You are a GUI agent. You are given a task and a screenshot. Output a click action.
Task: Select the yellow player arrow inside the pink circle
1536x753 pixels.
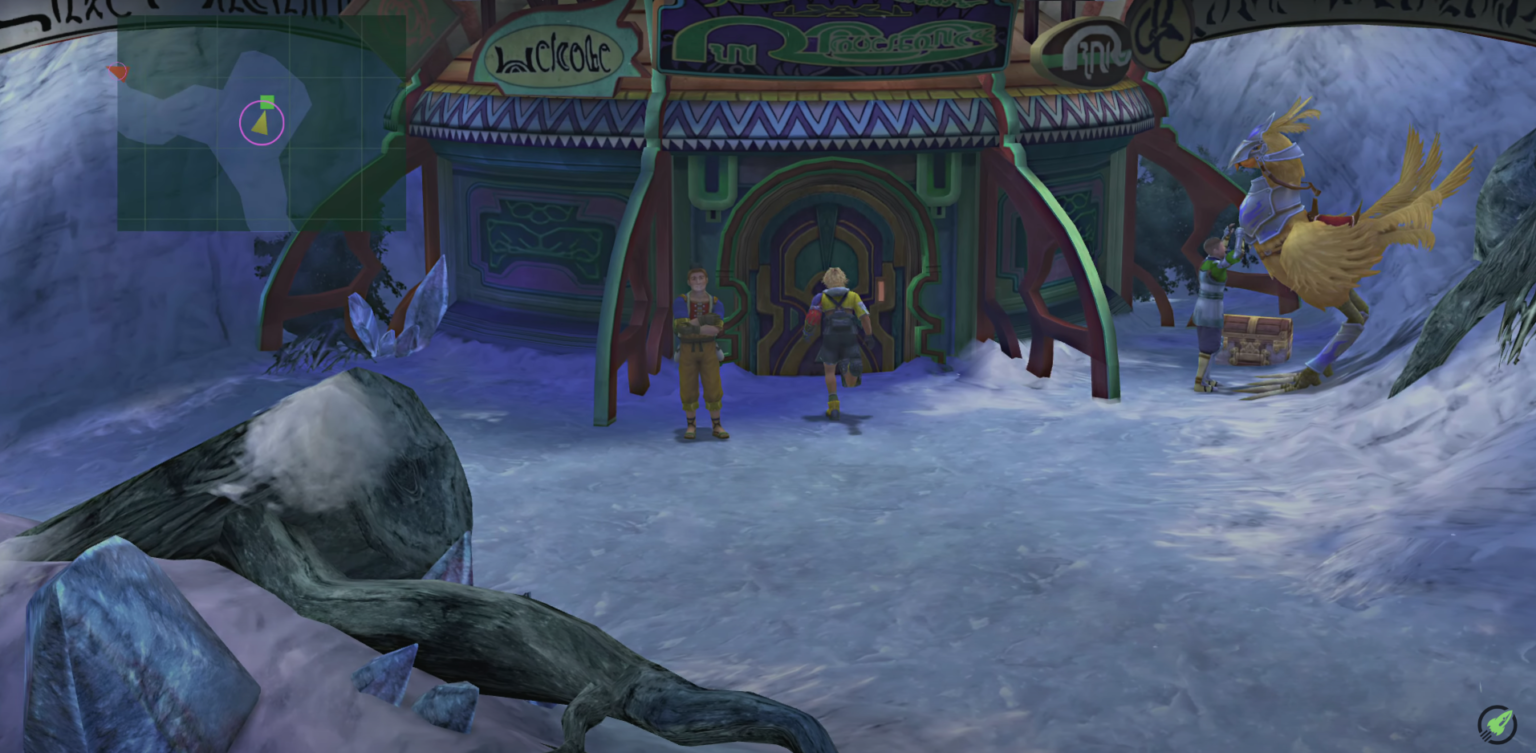point(261,123)
